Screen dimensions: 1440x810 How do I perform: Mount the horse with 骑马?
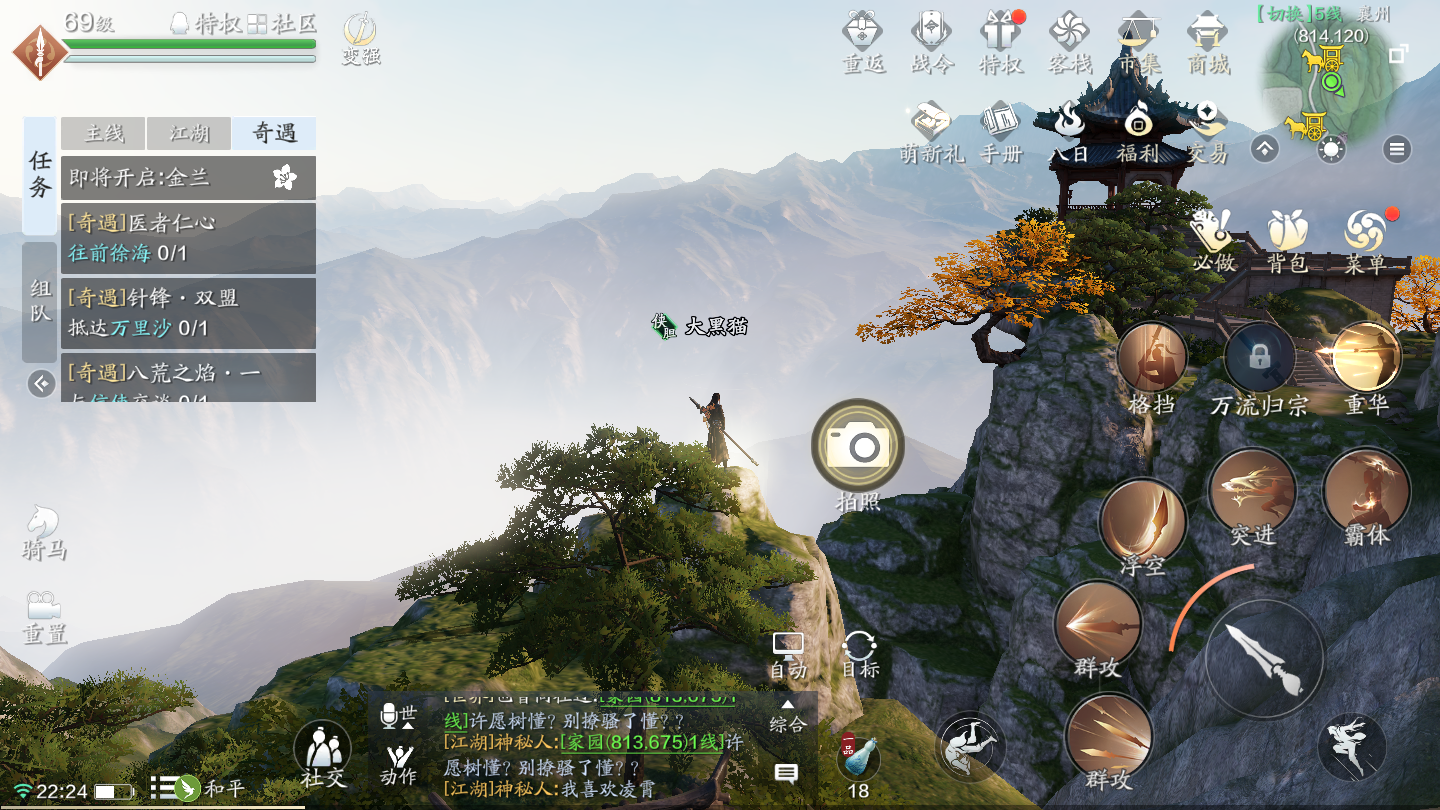pyautogui.click(x=44, y=530)
